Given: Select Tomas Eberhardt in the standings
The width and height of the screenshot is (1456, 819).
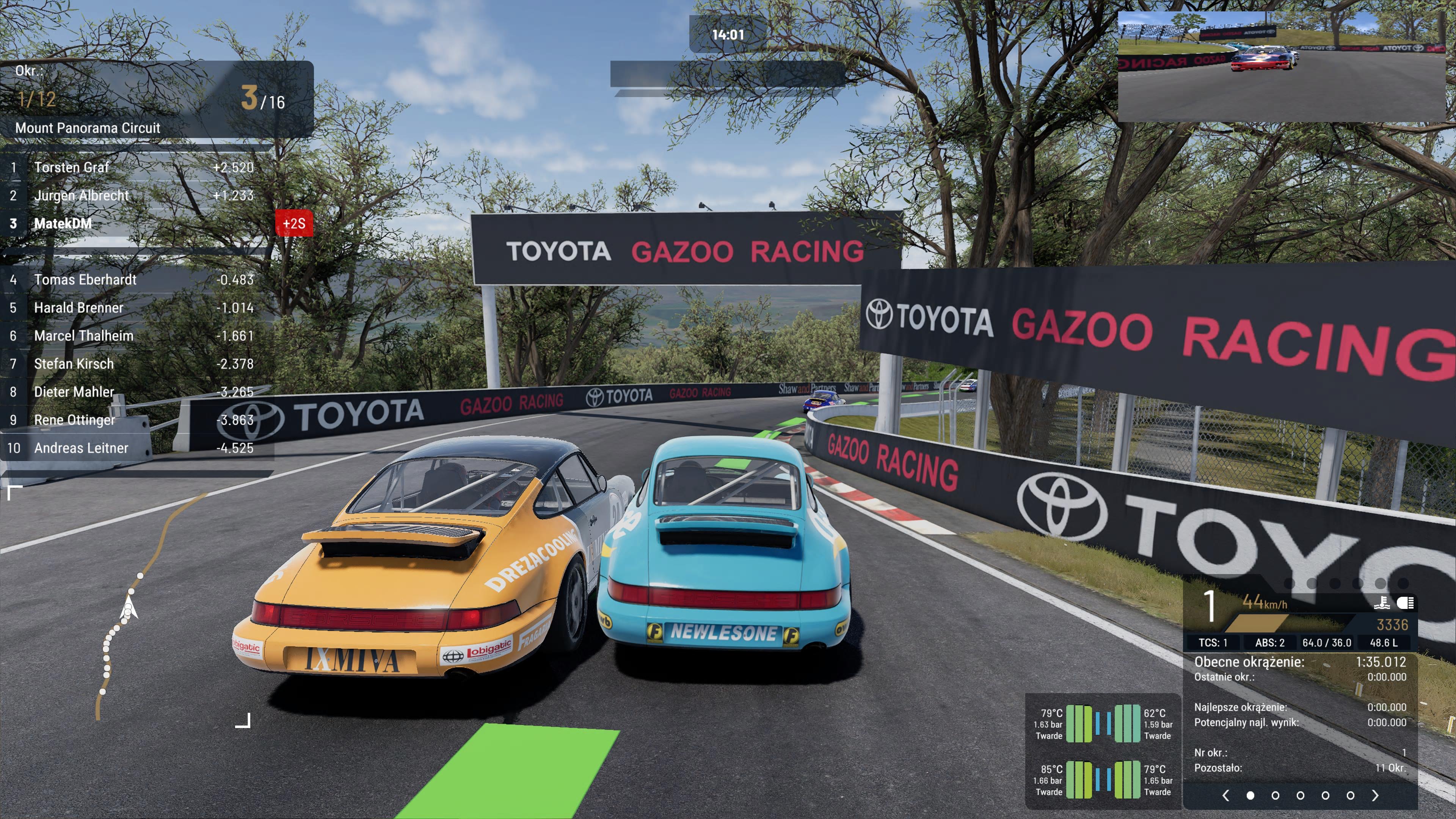Looking at the screenshot, I should pyautogui.click(x=85, y=280).
